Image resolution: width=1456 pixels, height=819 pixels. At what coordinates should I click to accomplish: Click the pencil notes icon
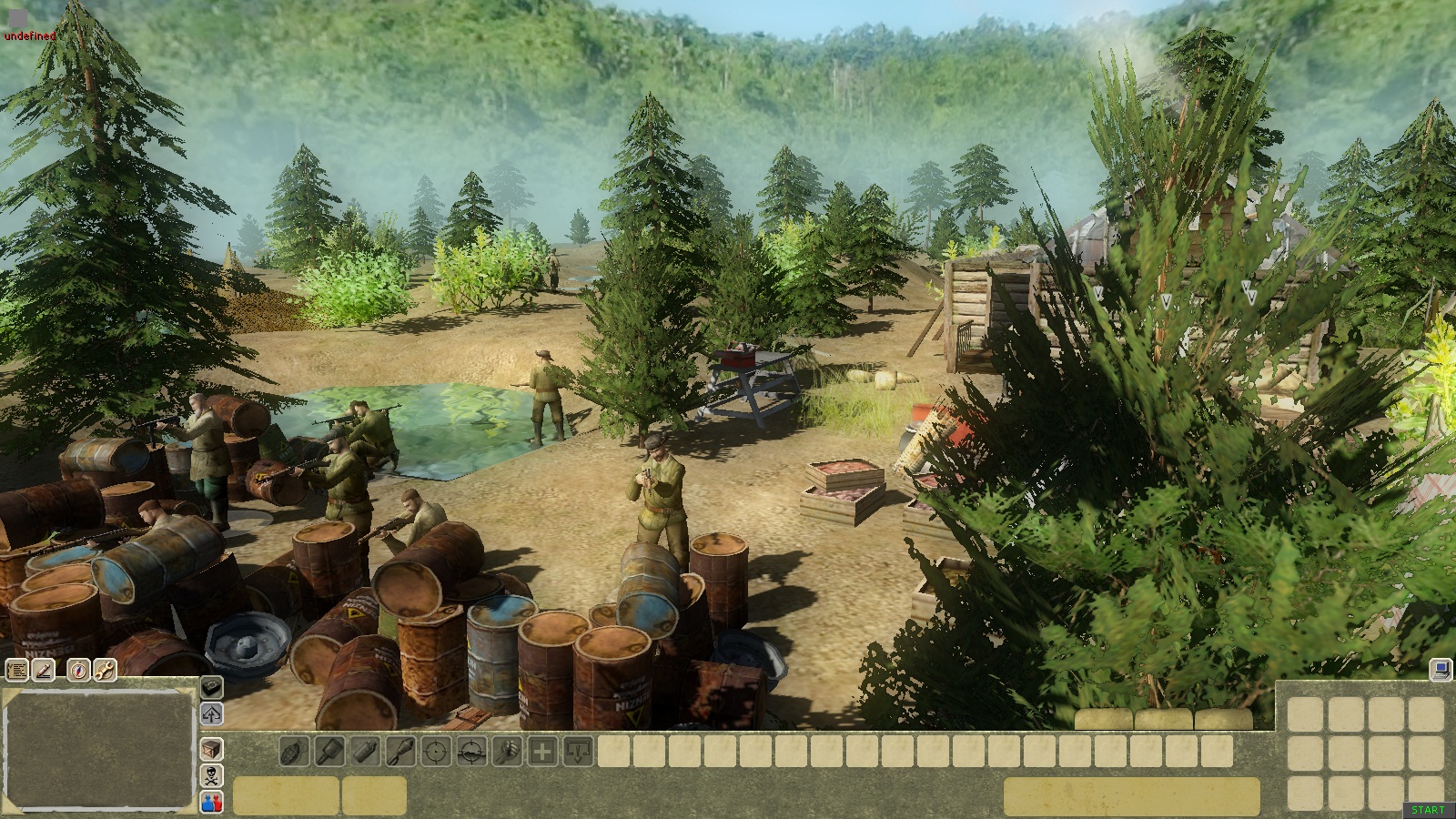point(44,671)
